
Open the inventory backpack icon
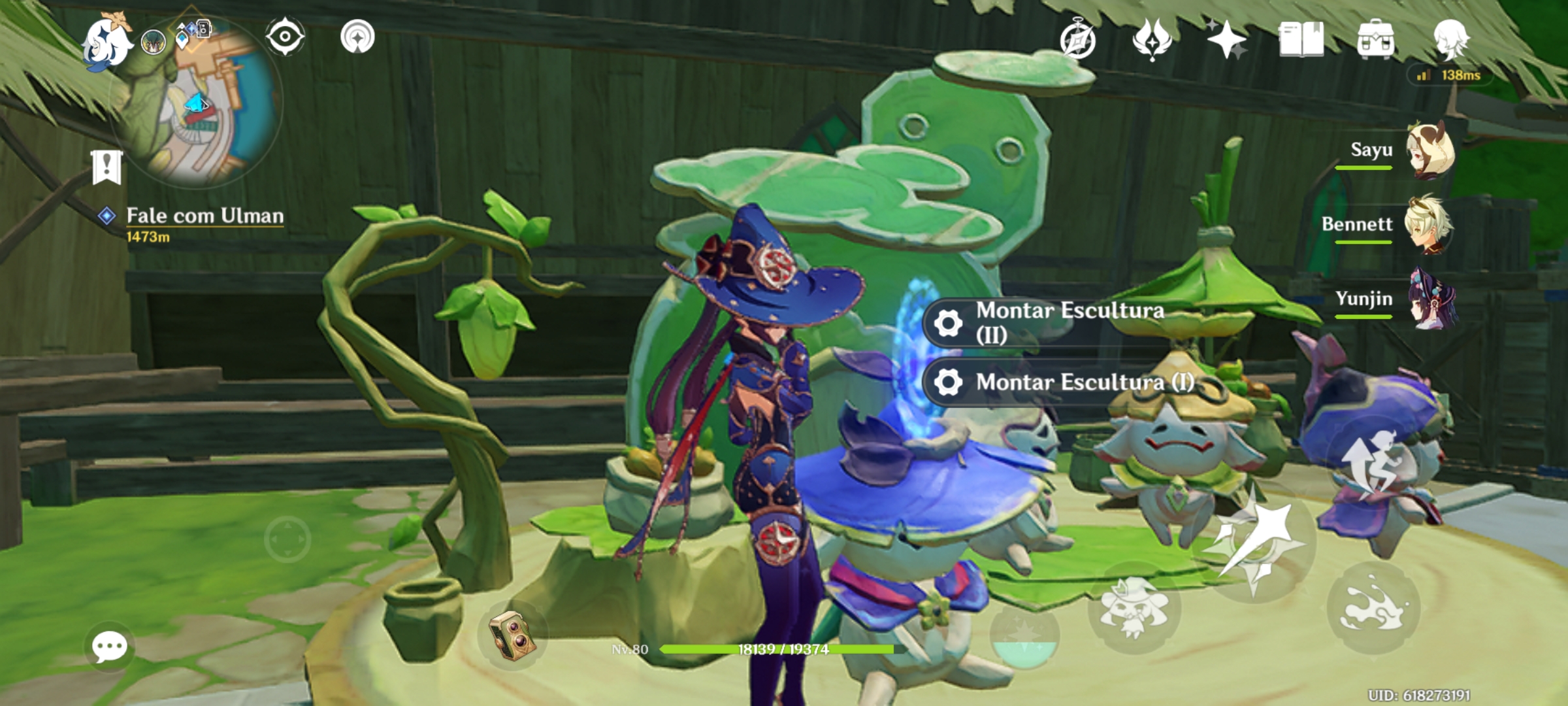click(1375, 41)
